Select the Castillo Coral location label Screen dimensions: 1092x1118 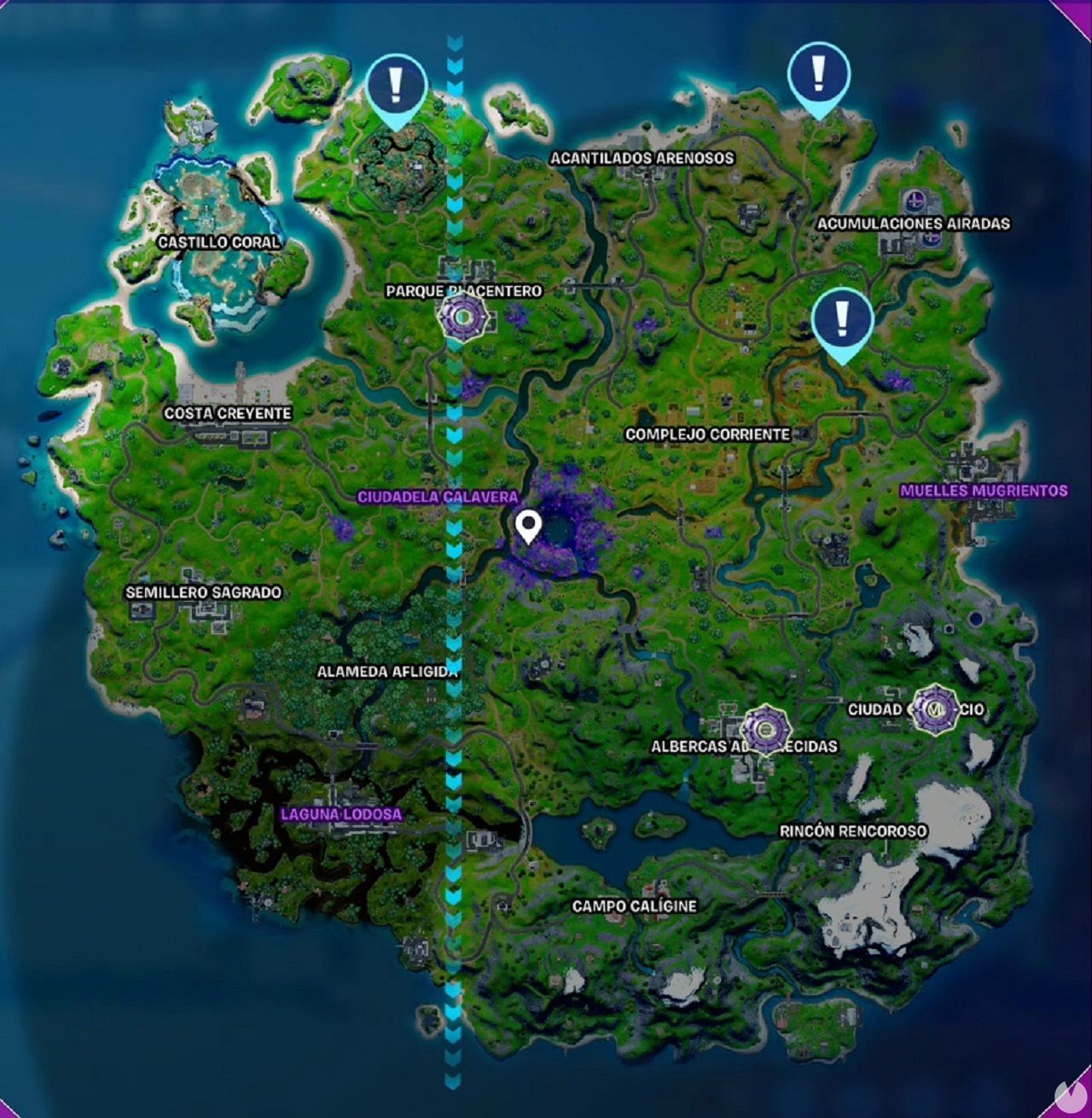click(219, 242)
